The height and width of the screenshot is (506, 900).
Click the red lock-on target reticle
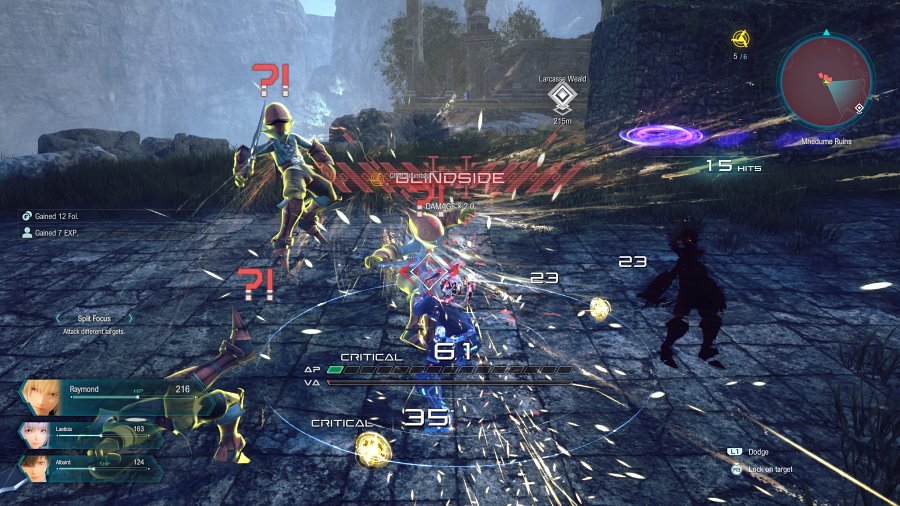[429, 269]
